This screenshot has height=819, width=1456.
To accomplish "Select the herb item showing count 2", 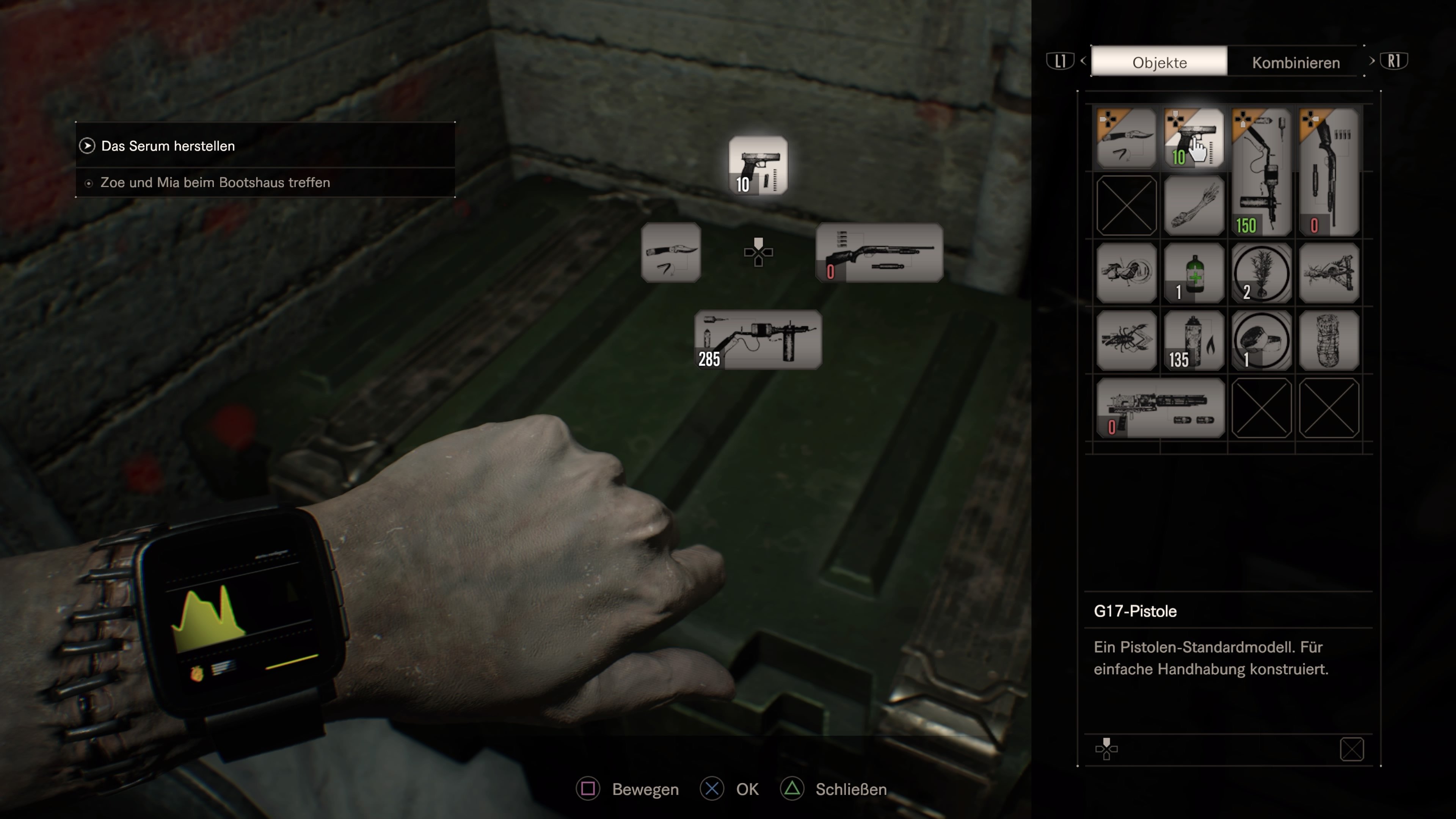I will point(1262,273).
